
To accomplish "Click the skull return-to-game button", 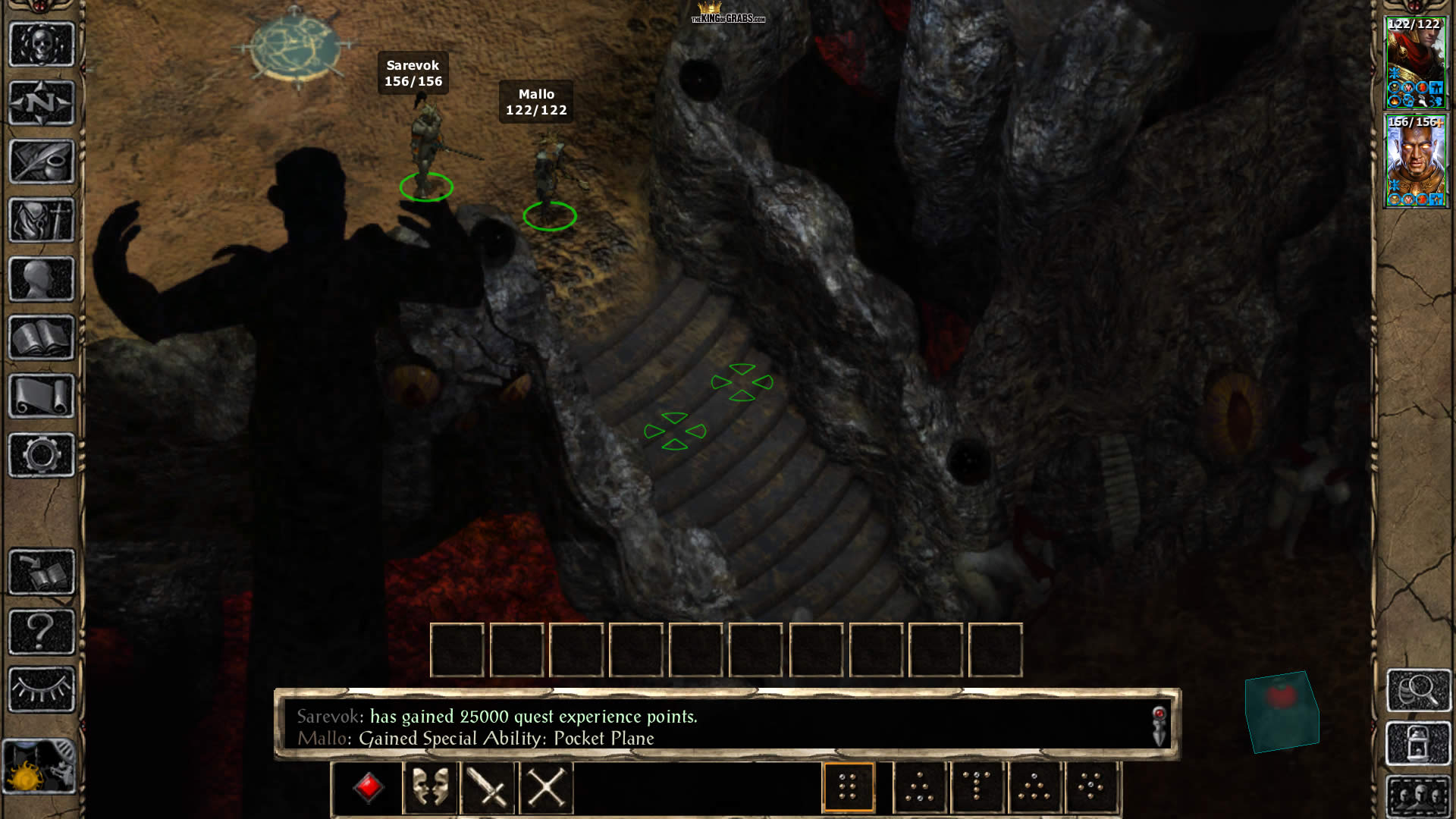I will pos(42,44).
